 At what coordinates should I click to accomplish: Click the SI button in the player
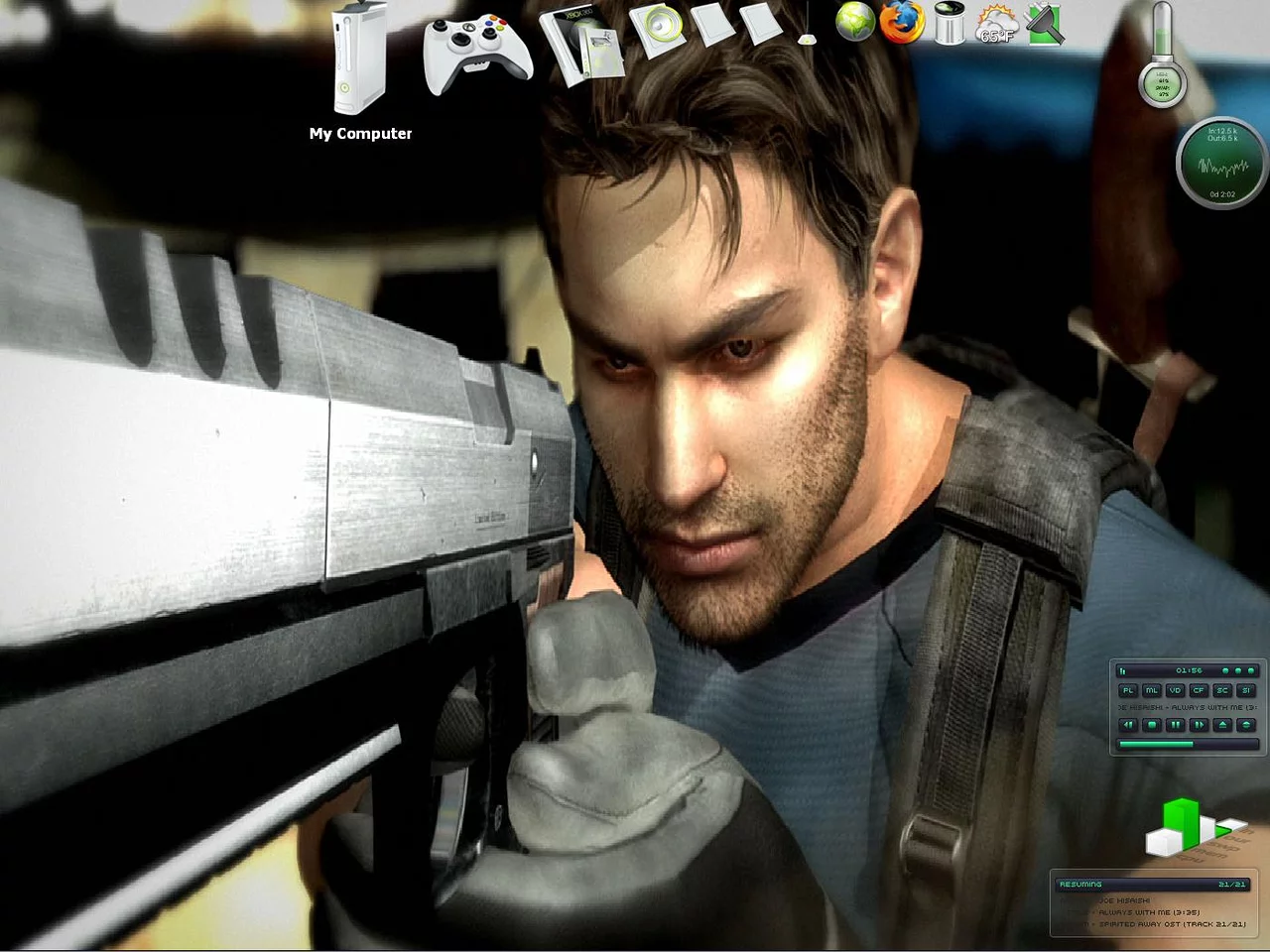coord(1246,690)
